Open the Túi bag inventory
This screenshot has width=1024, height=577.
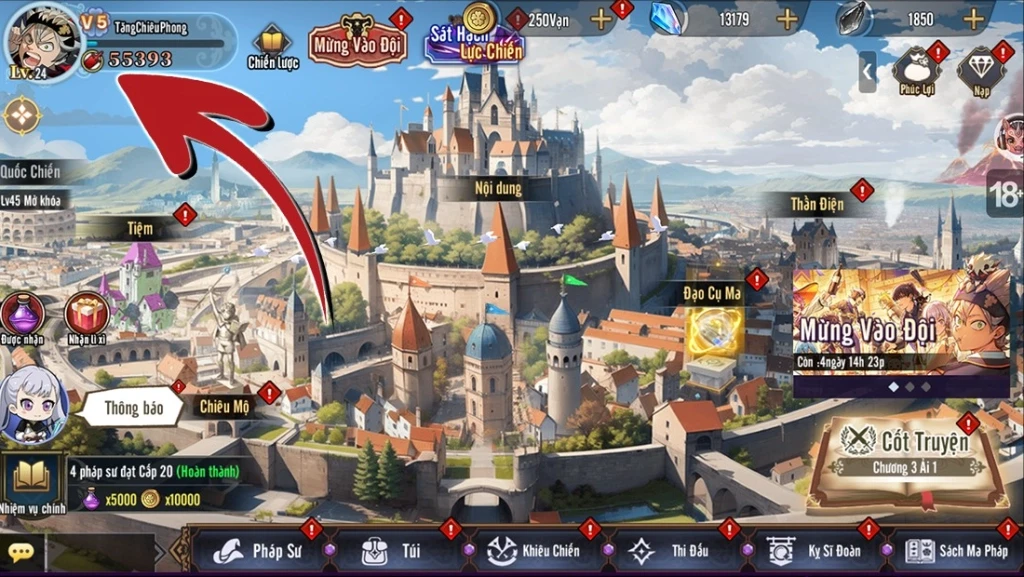pos(397,551)
